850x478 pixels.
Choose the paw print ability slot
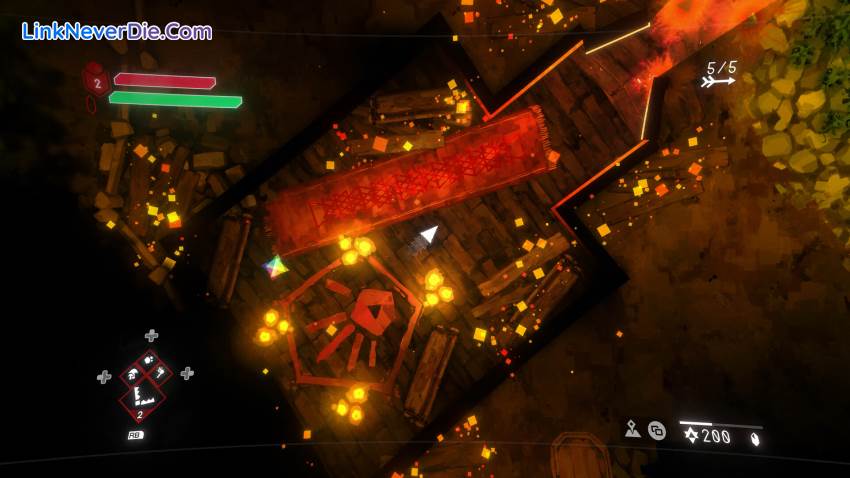click(149, 360)
